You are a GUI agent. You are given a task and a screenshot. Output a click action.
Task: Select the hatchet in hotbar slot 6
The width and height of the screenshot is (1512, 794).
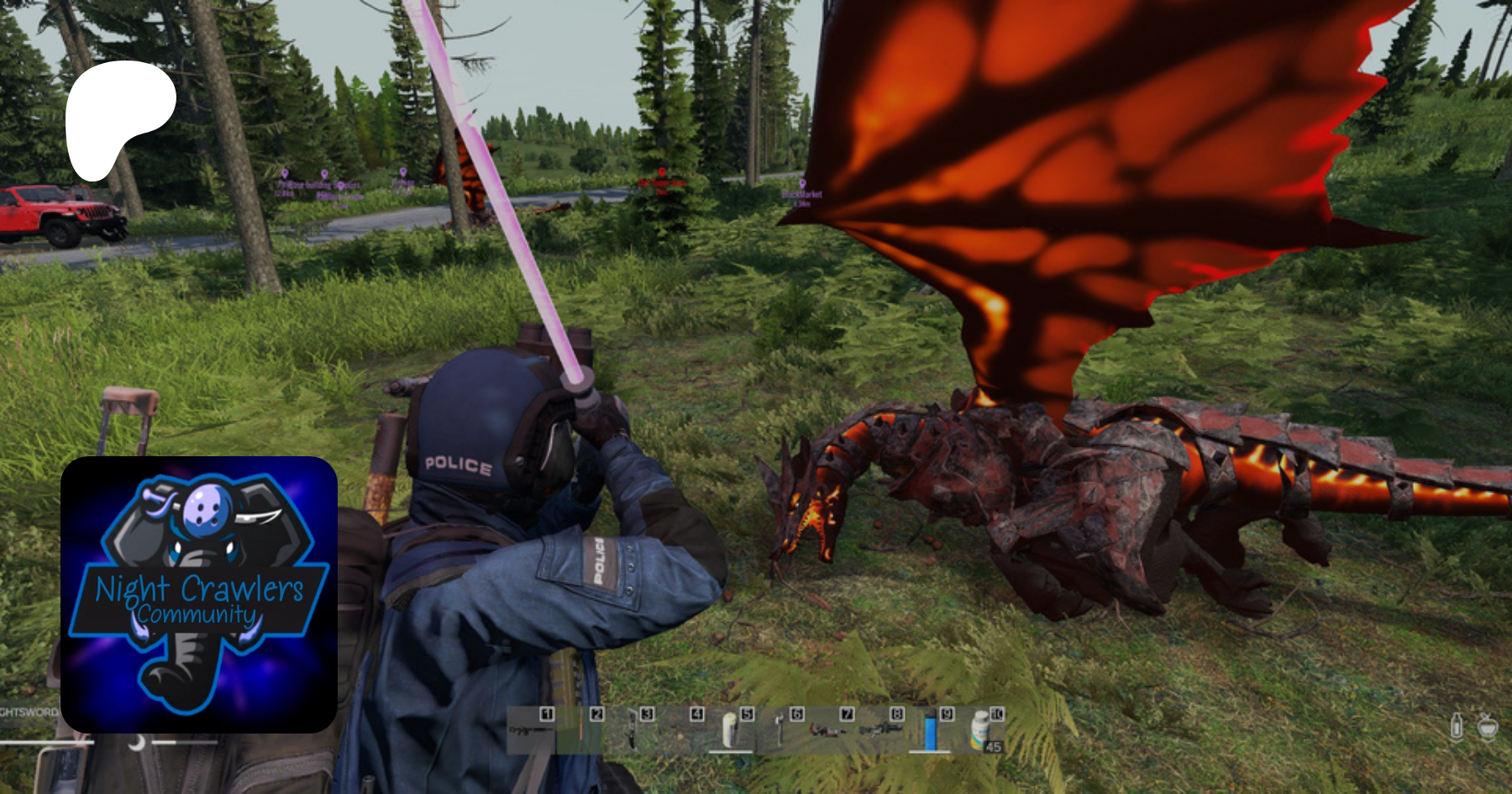(780, 730)
